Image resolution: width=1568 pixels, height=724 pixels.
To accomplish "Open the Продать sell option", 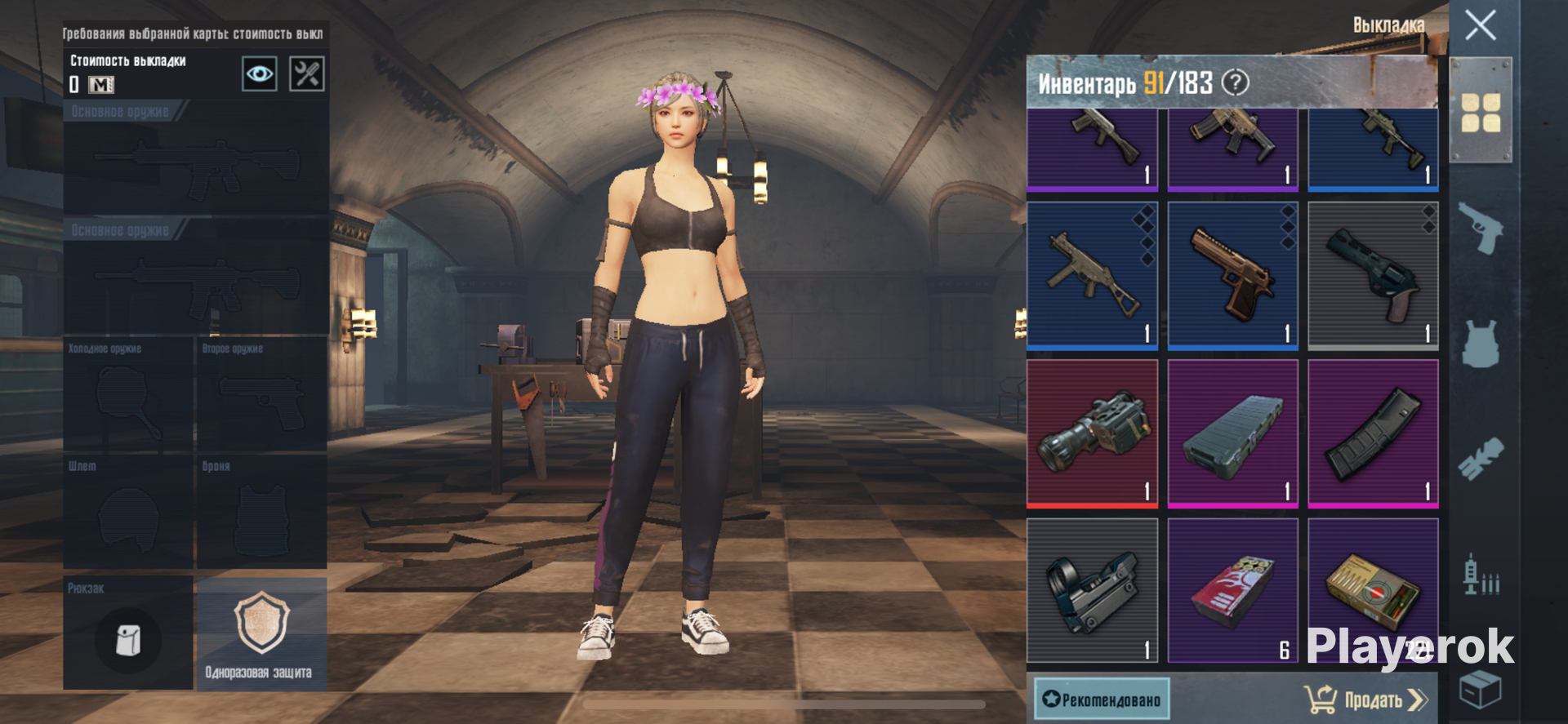I will 1365,700.
